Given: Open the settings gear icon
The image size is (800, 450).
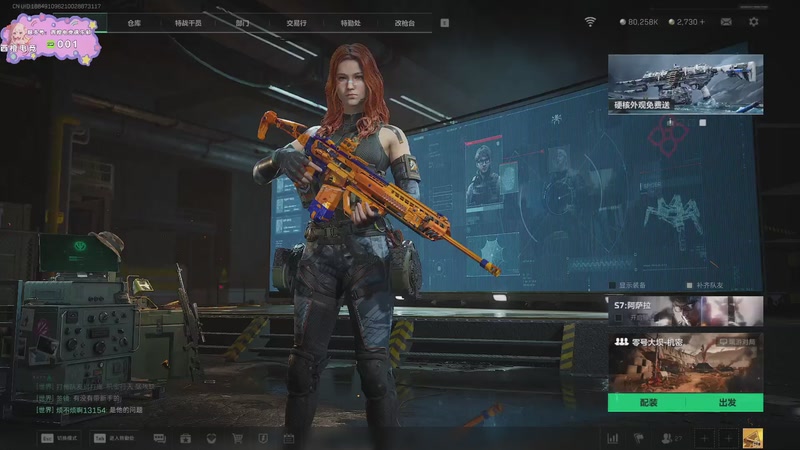Looking at the screenshot, I should tap(753, 21).
